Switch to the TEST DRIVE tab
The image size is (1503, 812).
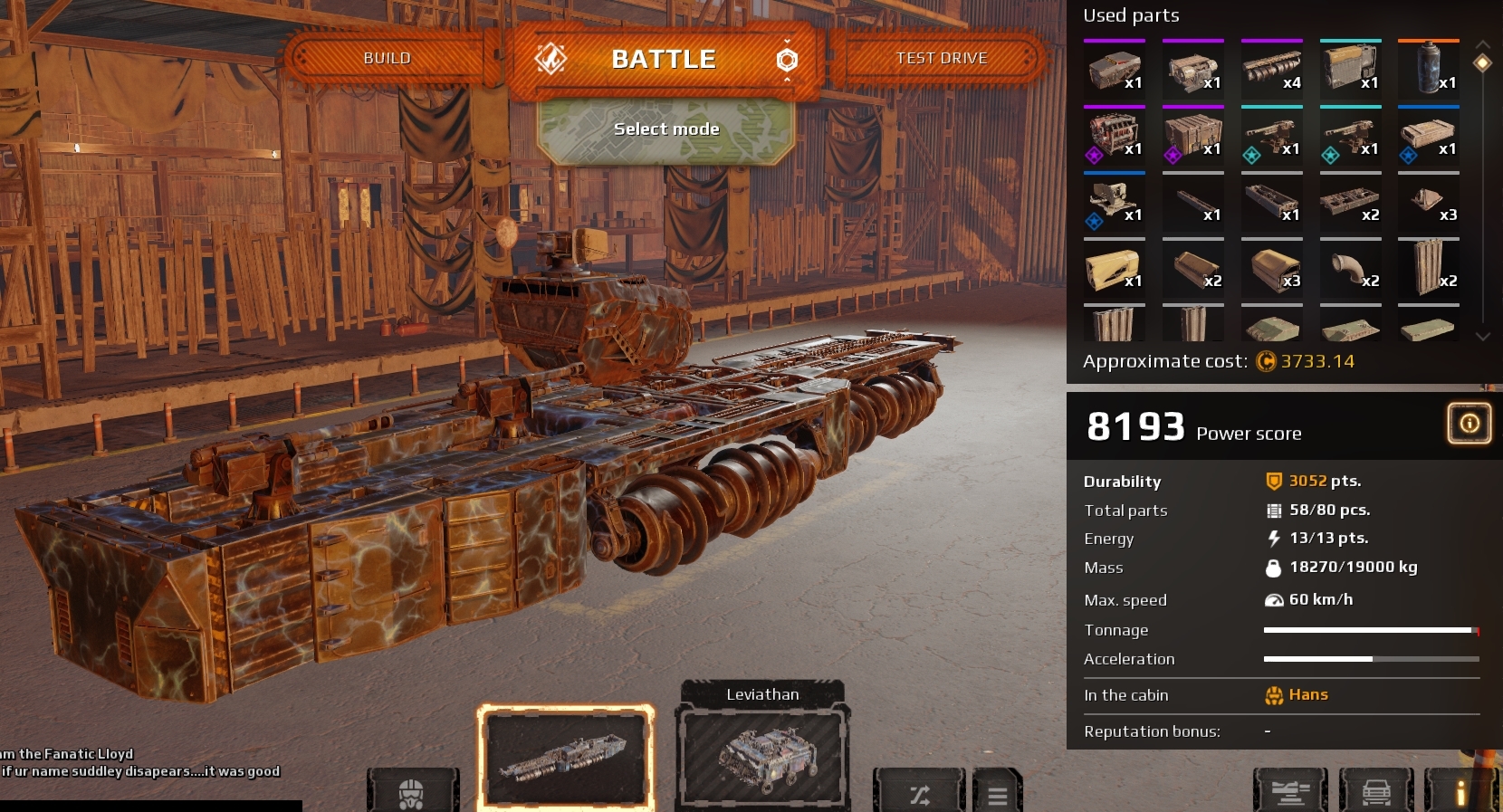tap(943, 58)
